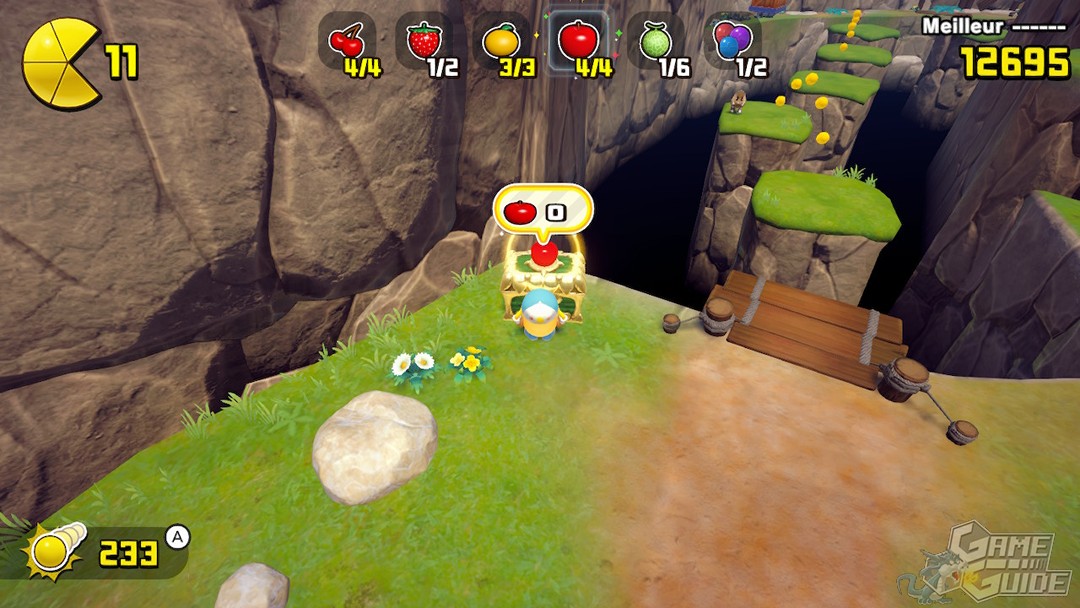The width and height of the screenshot is (1080, 608).
Task: Click the apple prompt bubble above chest
Action: tap(542, 210)
